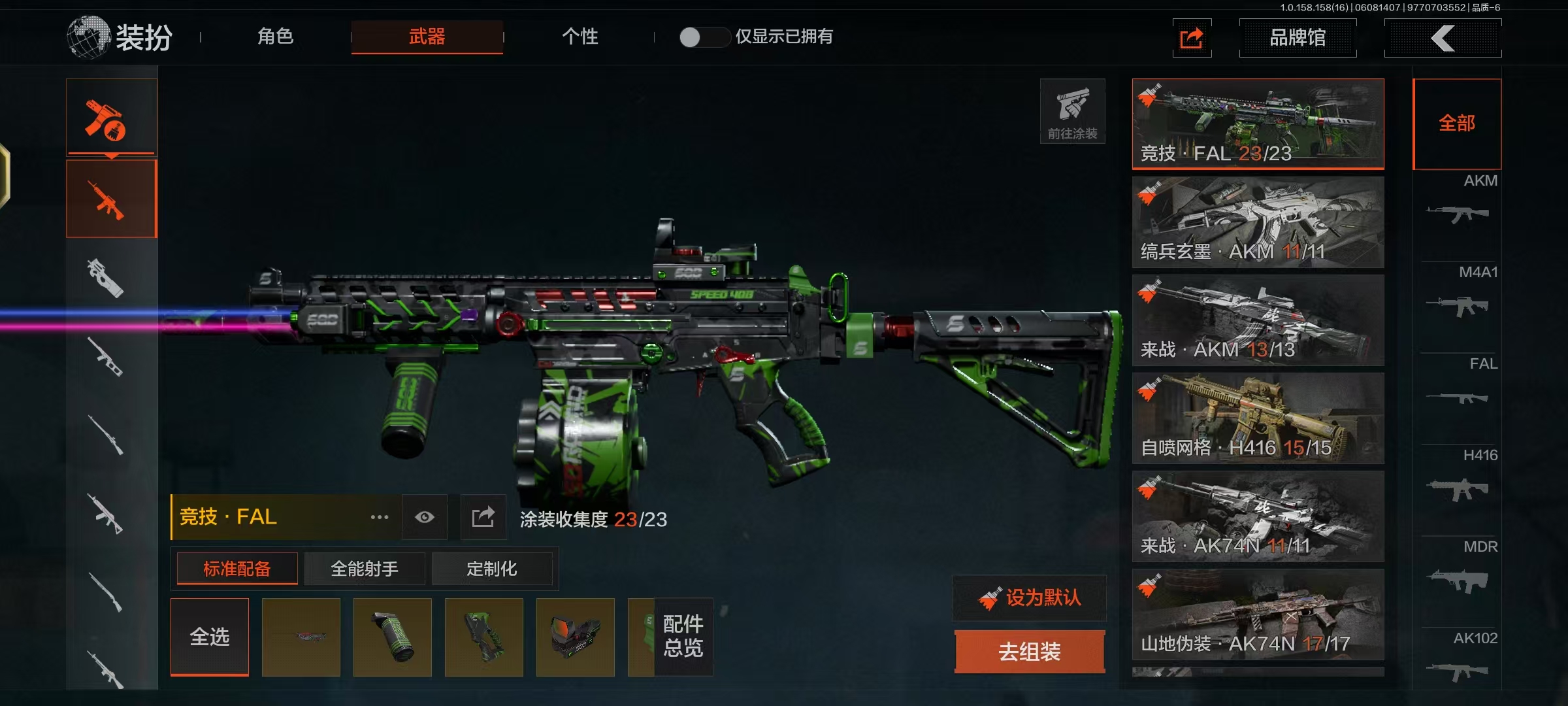1568x706 pixels.
Task: Switch to the 角色 tab
Action: [x=275, y=37]
